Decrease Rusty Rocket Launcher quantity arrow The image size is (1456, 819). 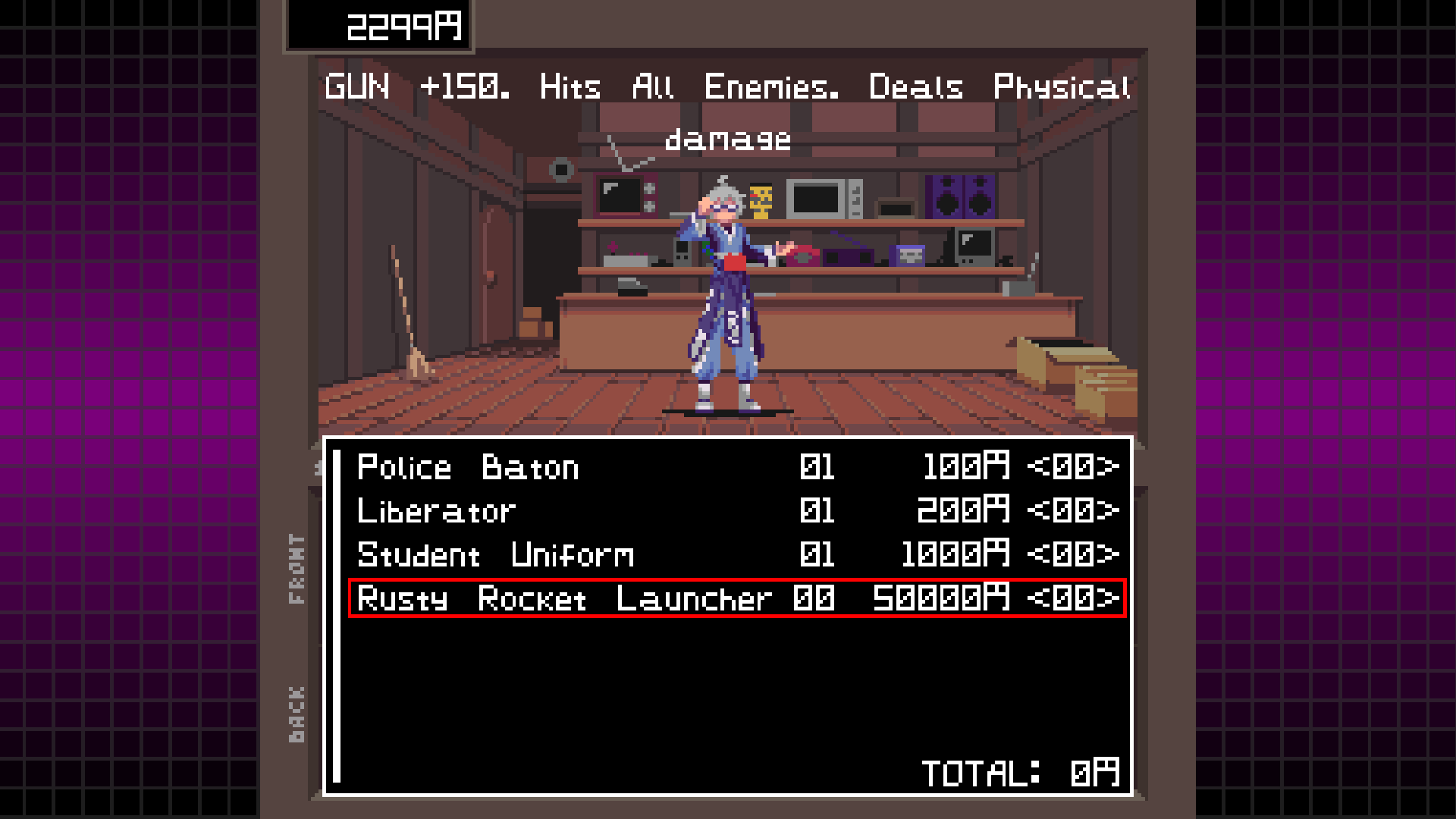[1037, 599]
